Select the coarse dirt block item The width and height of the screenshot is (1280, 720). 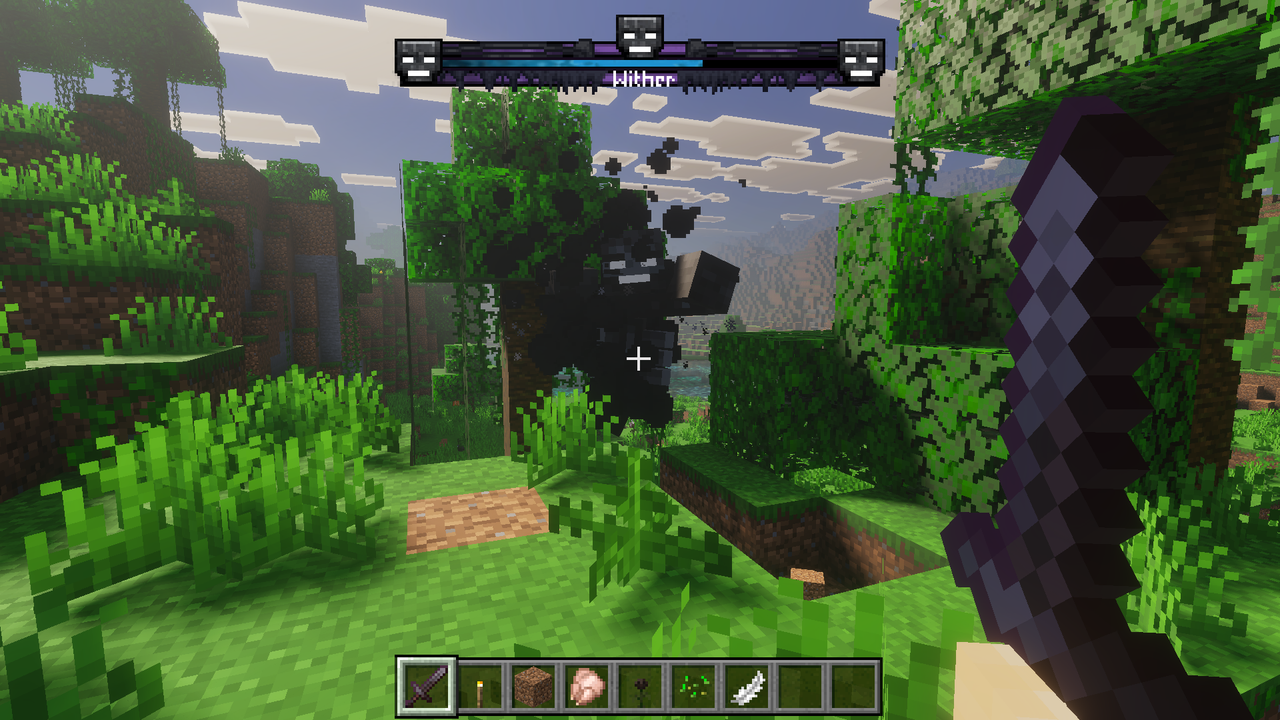point(532,685)
